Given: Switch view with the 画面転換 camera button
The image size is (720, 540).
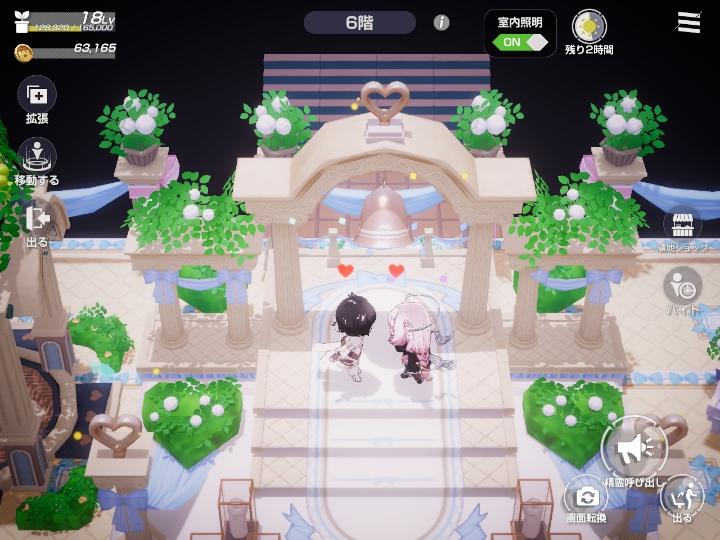Looking at the screenshot, I should (585, 495).
